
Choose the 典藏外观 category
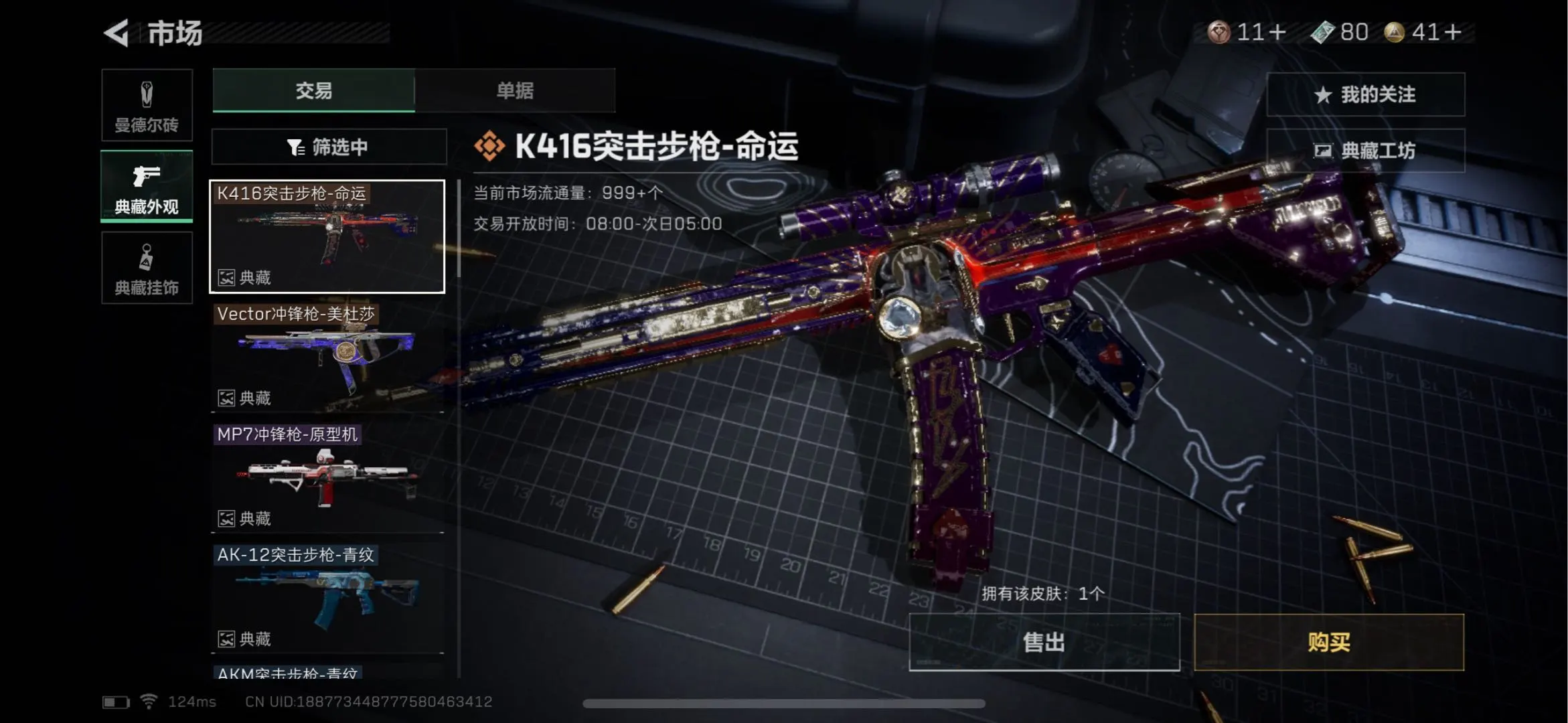tap(147, 186)
